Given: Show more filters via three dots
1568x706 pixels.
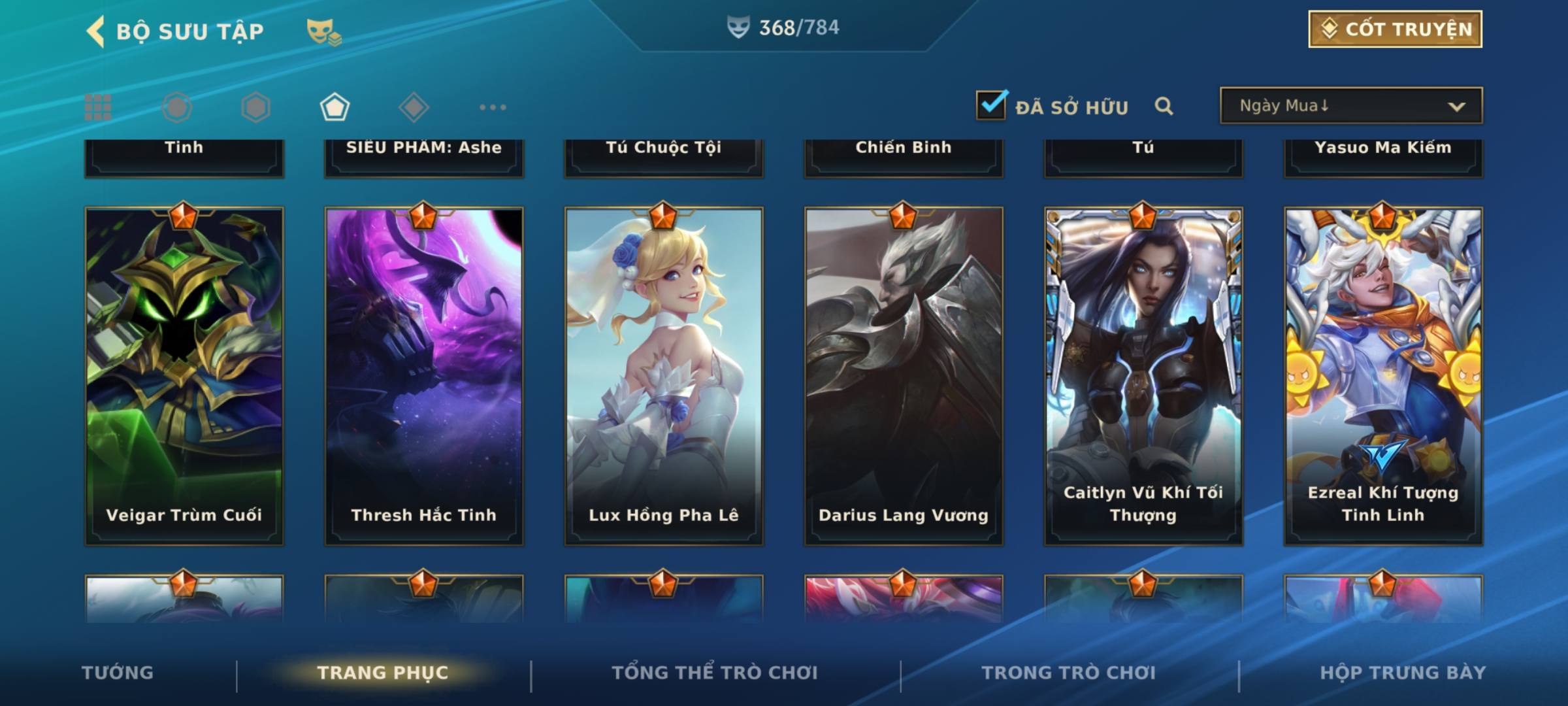Looking at the screenshot, I should pos(493,107).
